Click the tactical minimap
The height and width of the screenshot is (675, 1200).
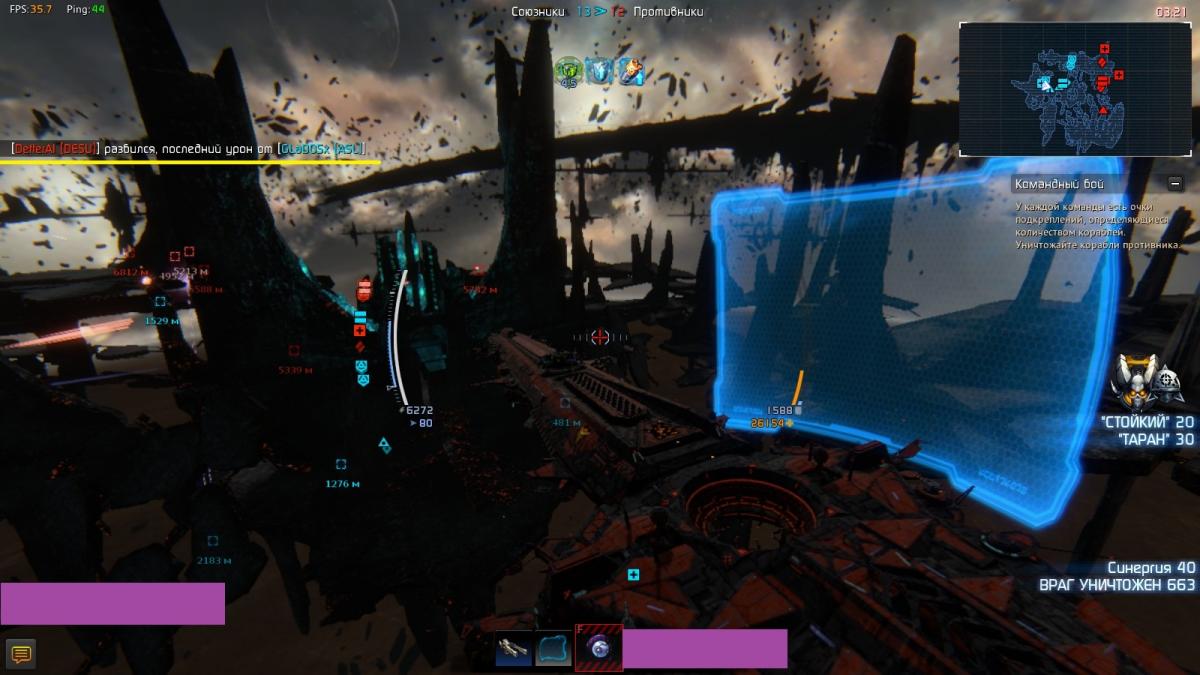click(1073, 89)
